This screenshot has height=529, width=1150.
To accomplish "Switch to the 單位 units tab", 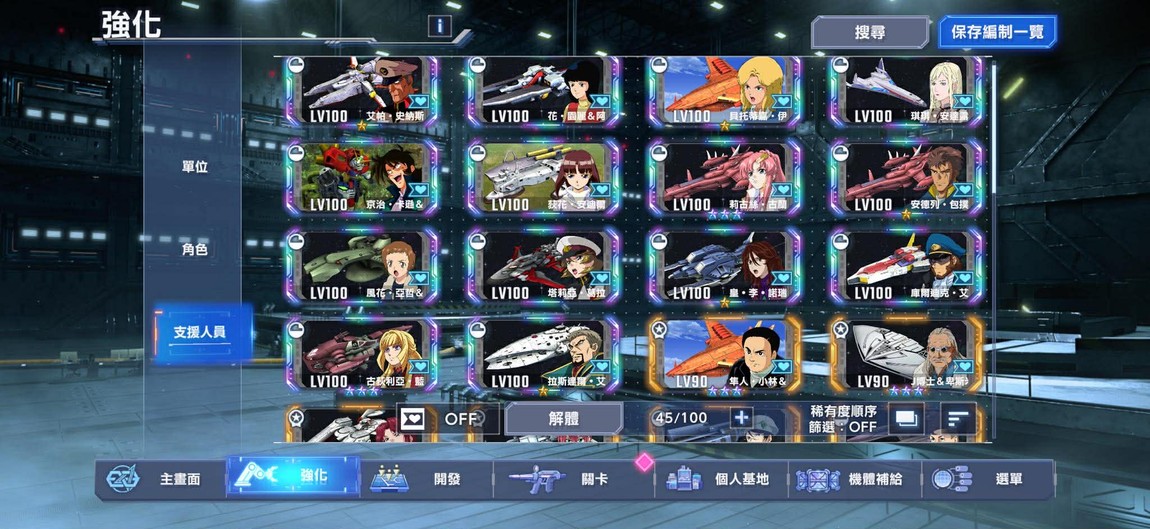I will click(194, 167).
